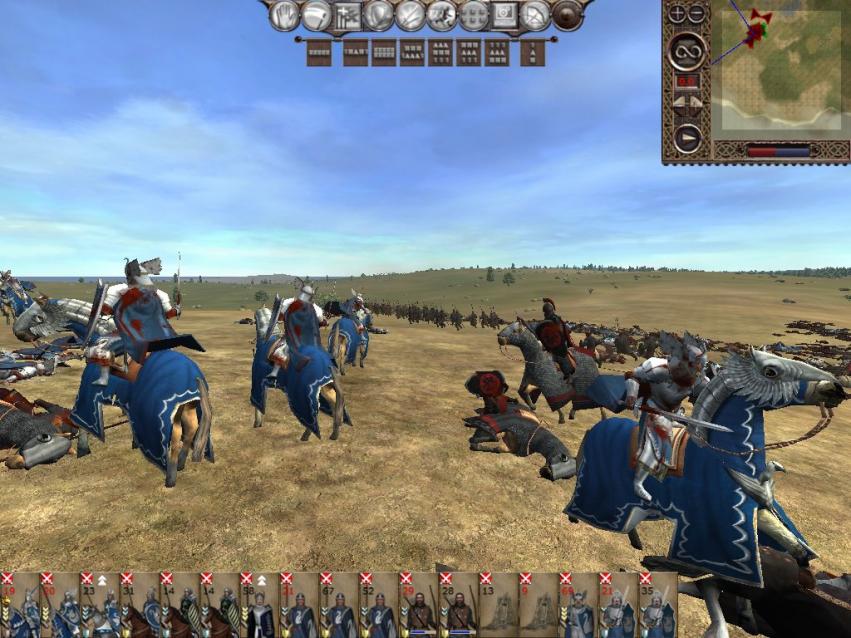This screenshot has height=638, width=851.
Task: Select the narrow column formation banner
Action: coord(533,52)
